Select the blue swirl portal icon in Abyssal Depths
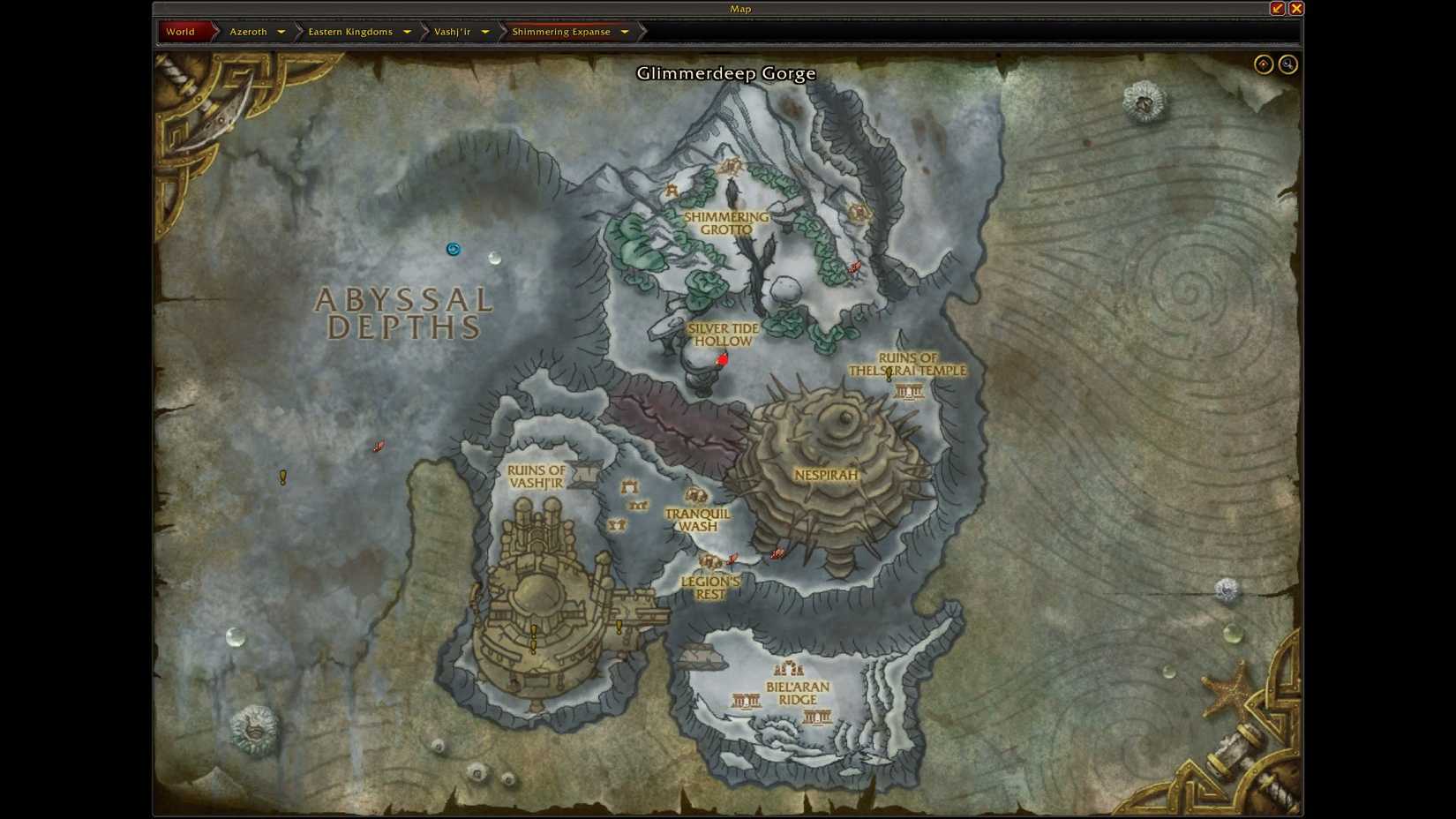This screenshot has width=1456, height=819. pos(454,249)
